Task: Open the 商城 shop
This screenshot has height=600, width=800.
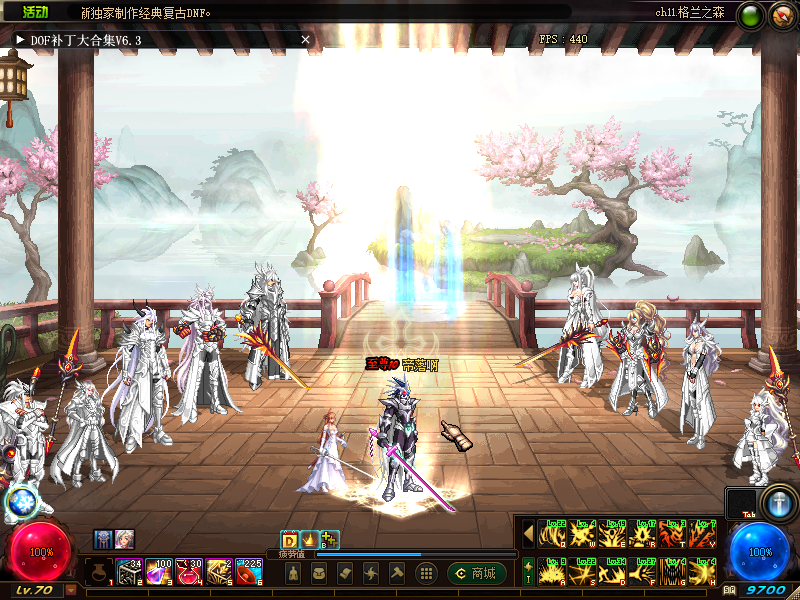Action: 476,573
